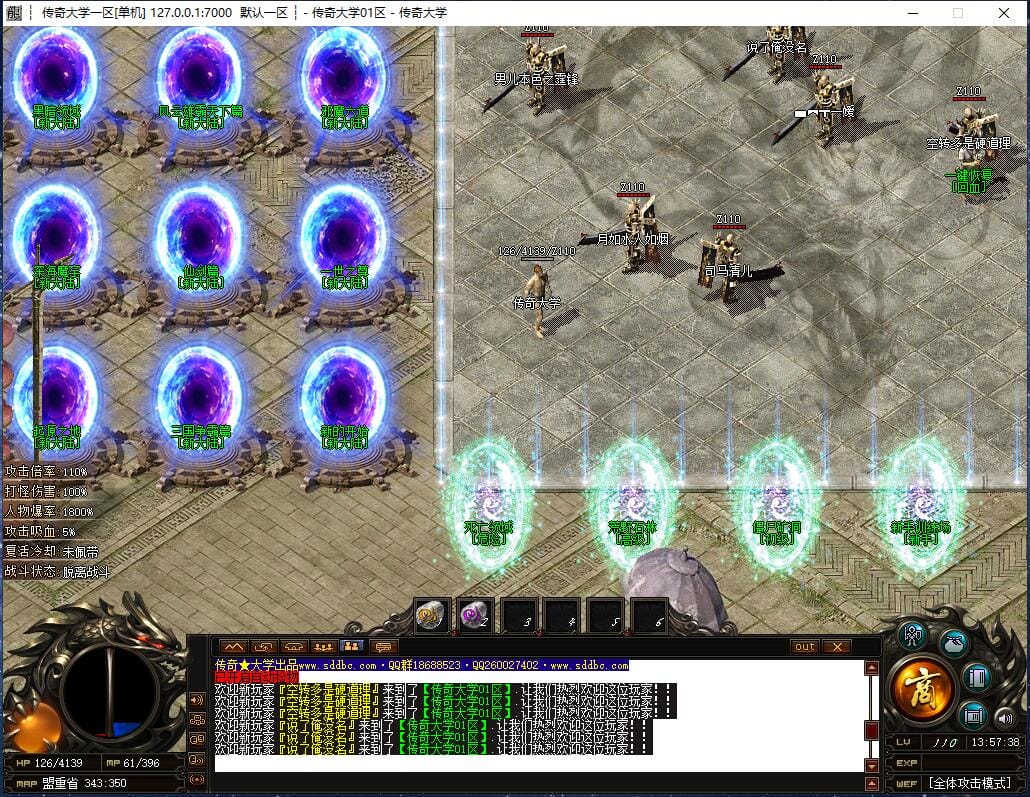Toggle the speaker channel button left of chat
This screenshot has width=1030, height=797.
pyautogui.click(x=197, y=698)
